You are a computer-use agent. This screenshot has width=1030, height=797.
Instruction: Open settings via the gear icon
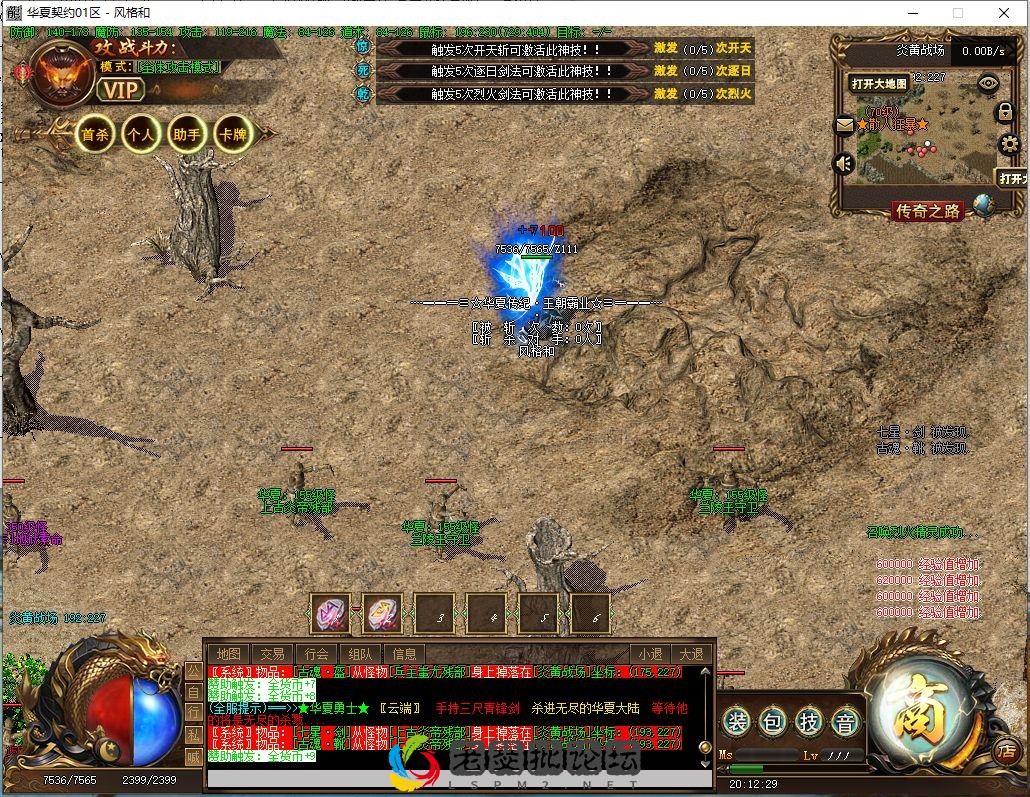point(1009,144)
